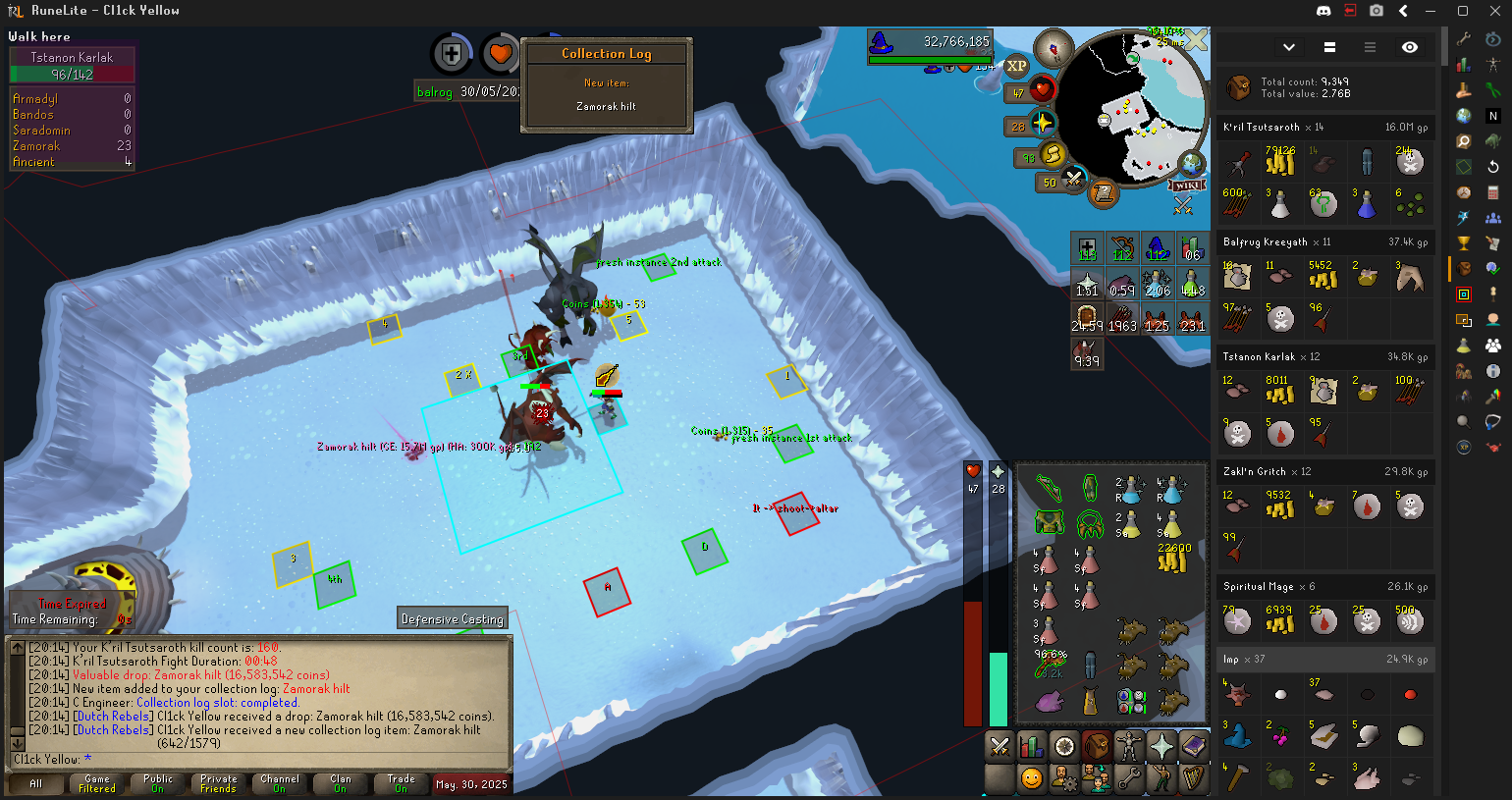The width and height of the screenshot is (1512, 800).
Task: Maximize the RuneLite window
Action: pyautogui.click(x=1462, y=11)
